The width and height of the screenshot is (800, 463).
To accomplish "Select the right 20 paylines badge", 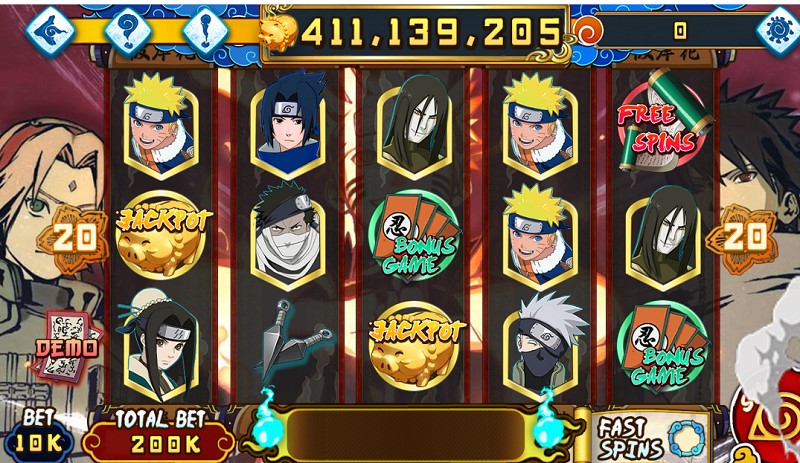I will 742,236.
